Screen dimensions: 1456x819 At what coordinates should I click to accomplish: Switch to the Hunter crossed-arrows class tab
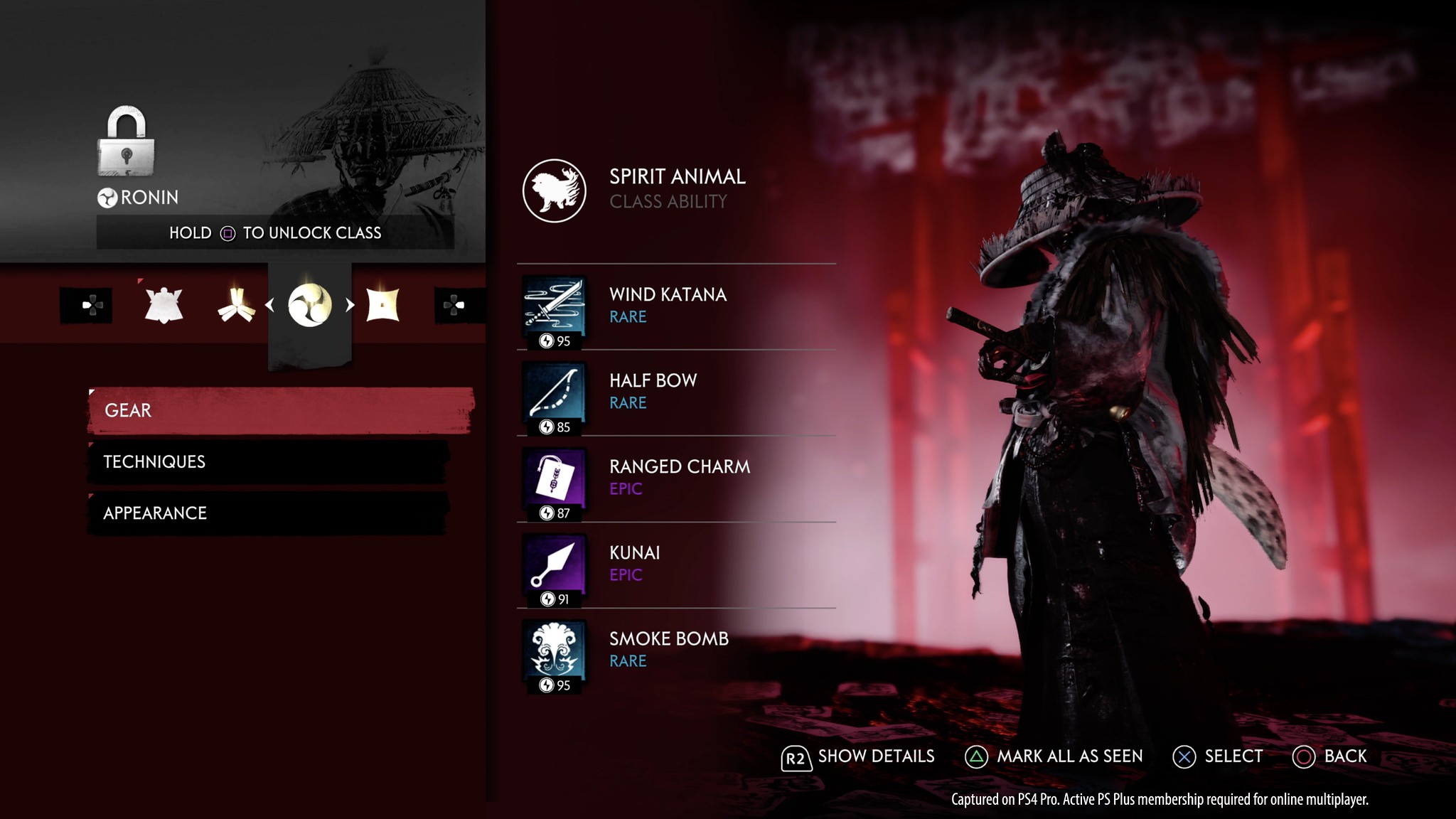236,305
